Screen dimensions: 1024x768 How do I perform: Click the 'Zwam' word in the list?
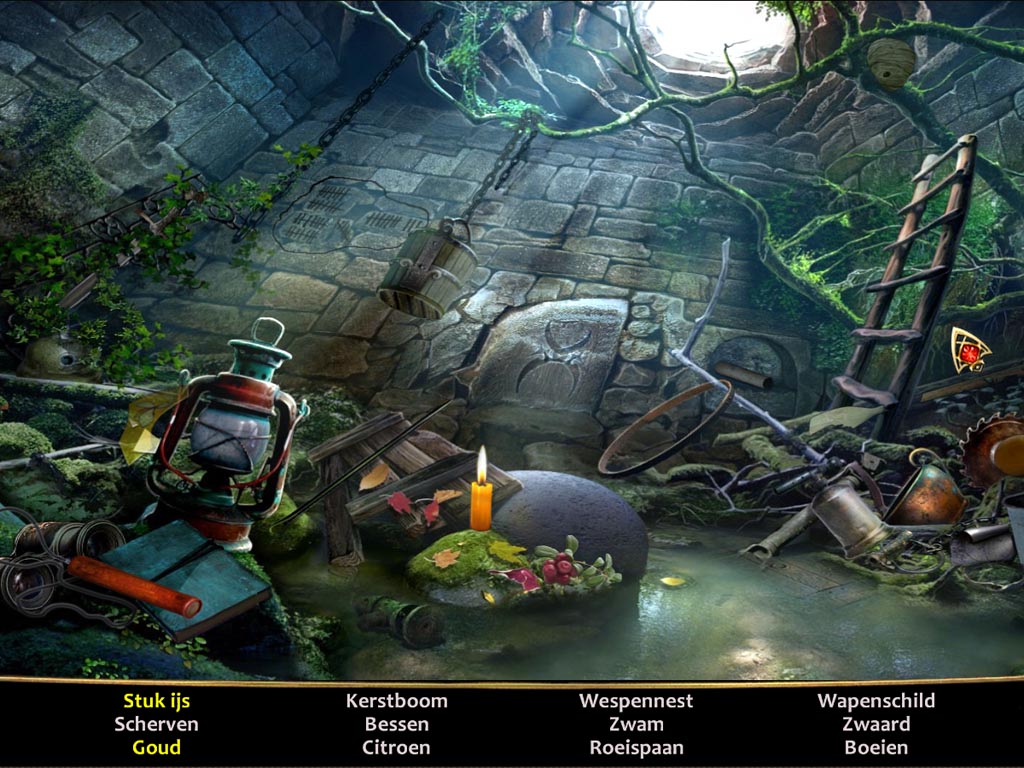[x=636, y=724]
